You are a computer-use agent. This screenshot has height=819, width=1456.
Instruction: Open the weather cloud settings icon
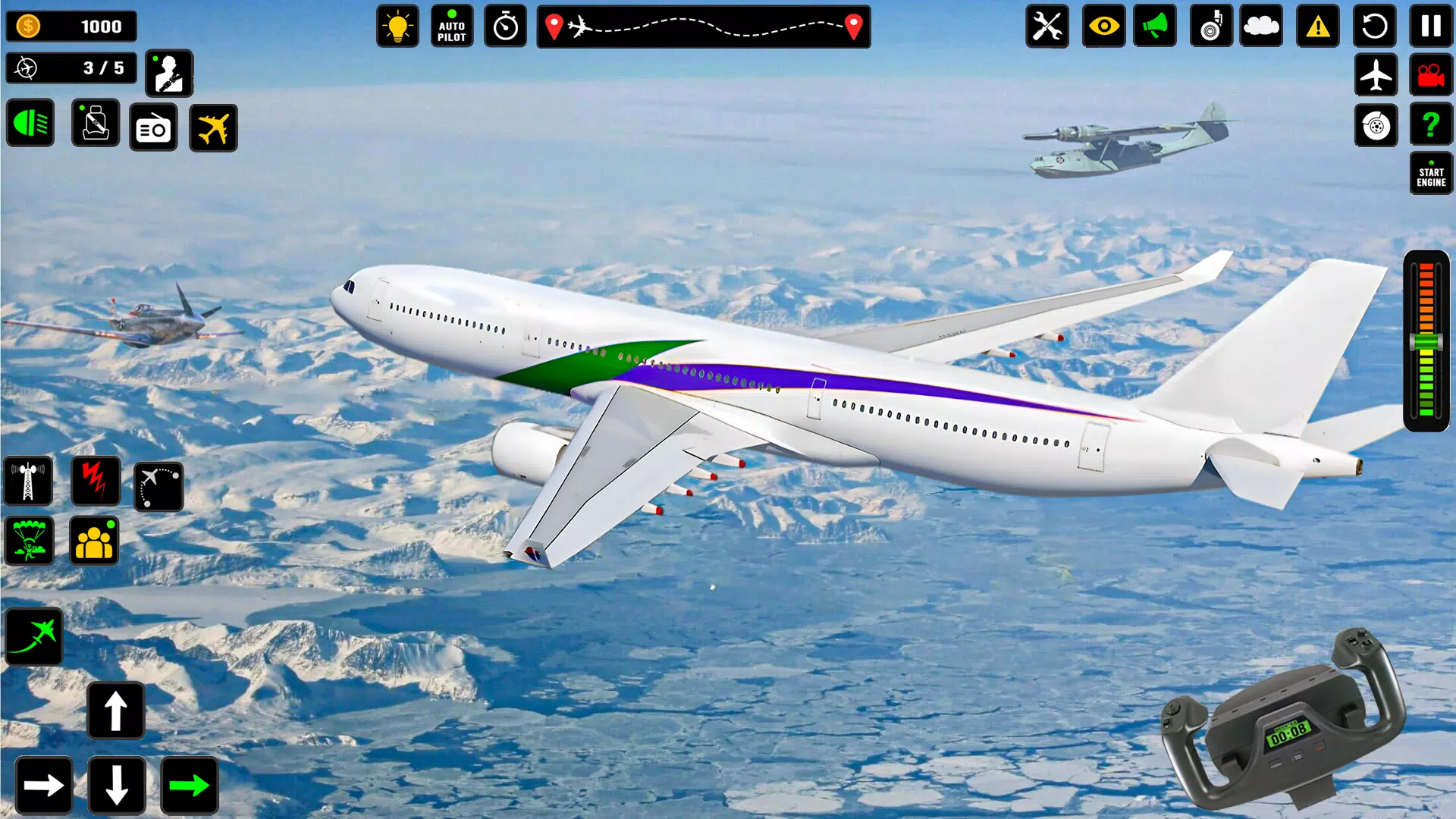tap(1261, 27)
